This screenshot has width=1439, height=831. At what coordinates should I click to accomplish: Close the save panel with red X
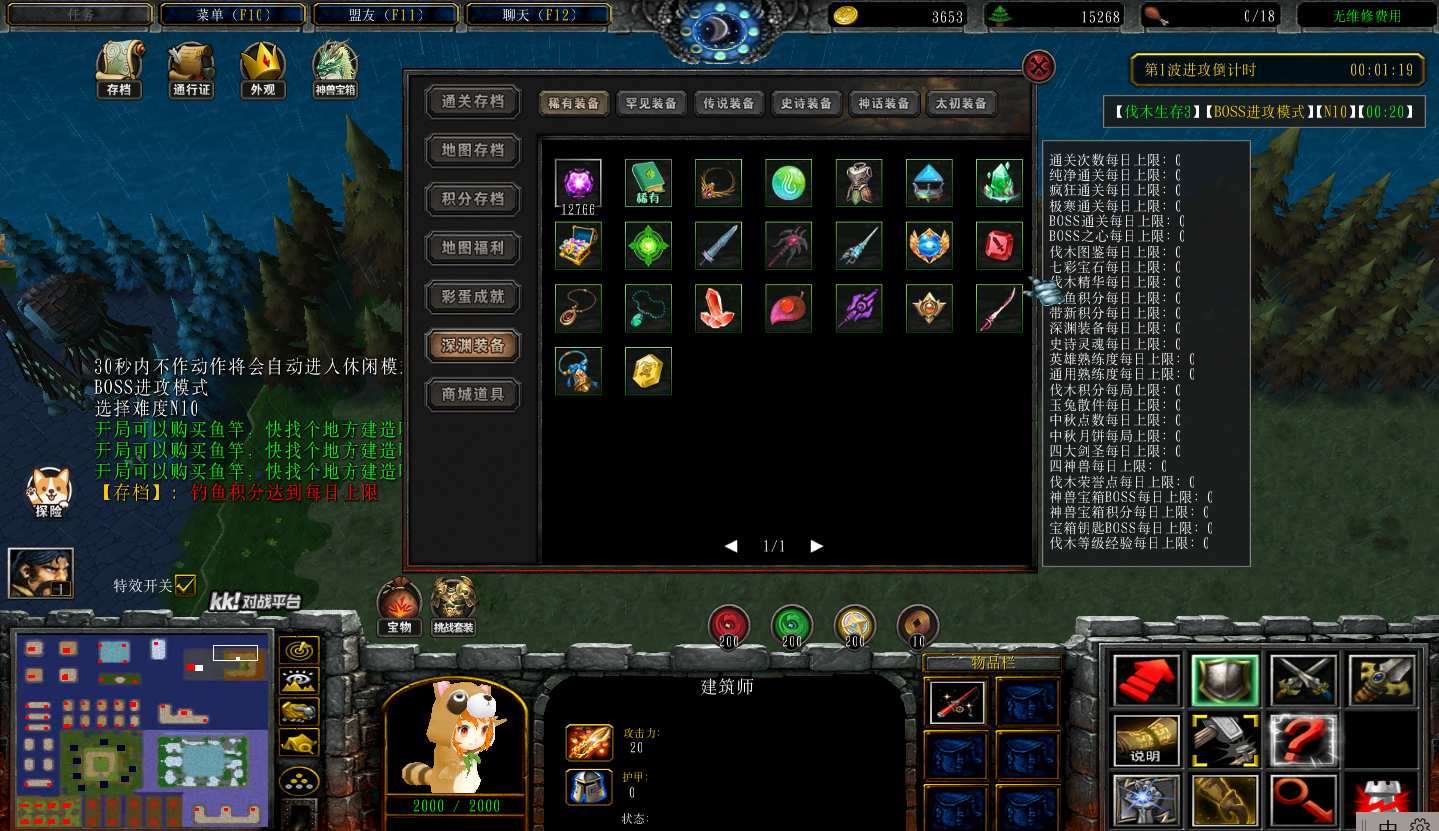tap(1039, 67)
